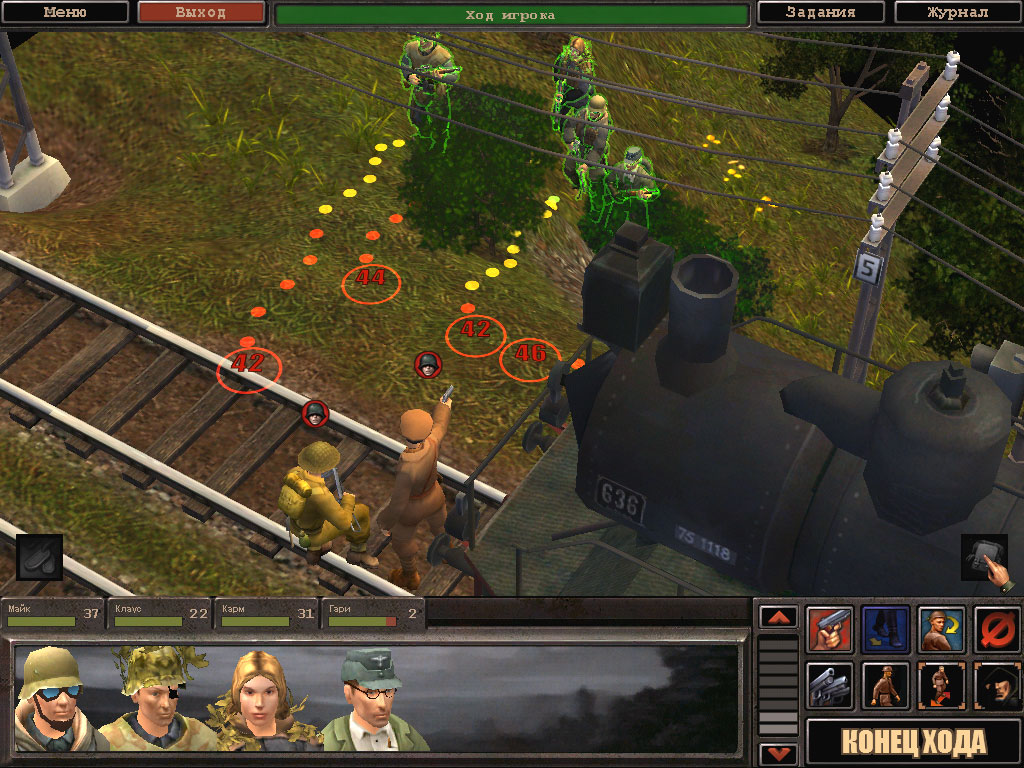Open the Меню button

click(x=65, y=13)
